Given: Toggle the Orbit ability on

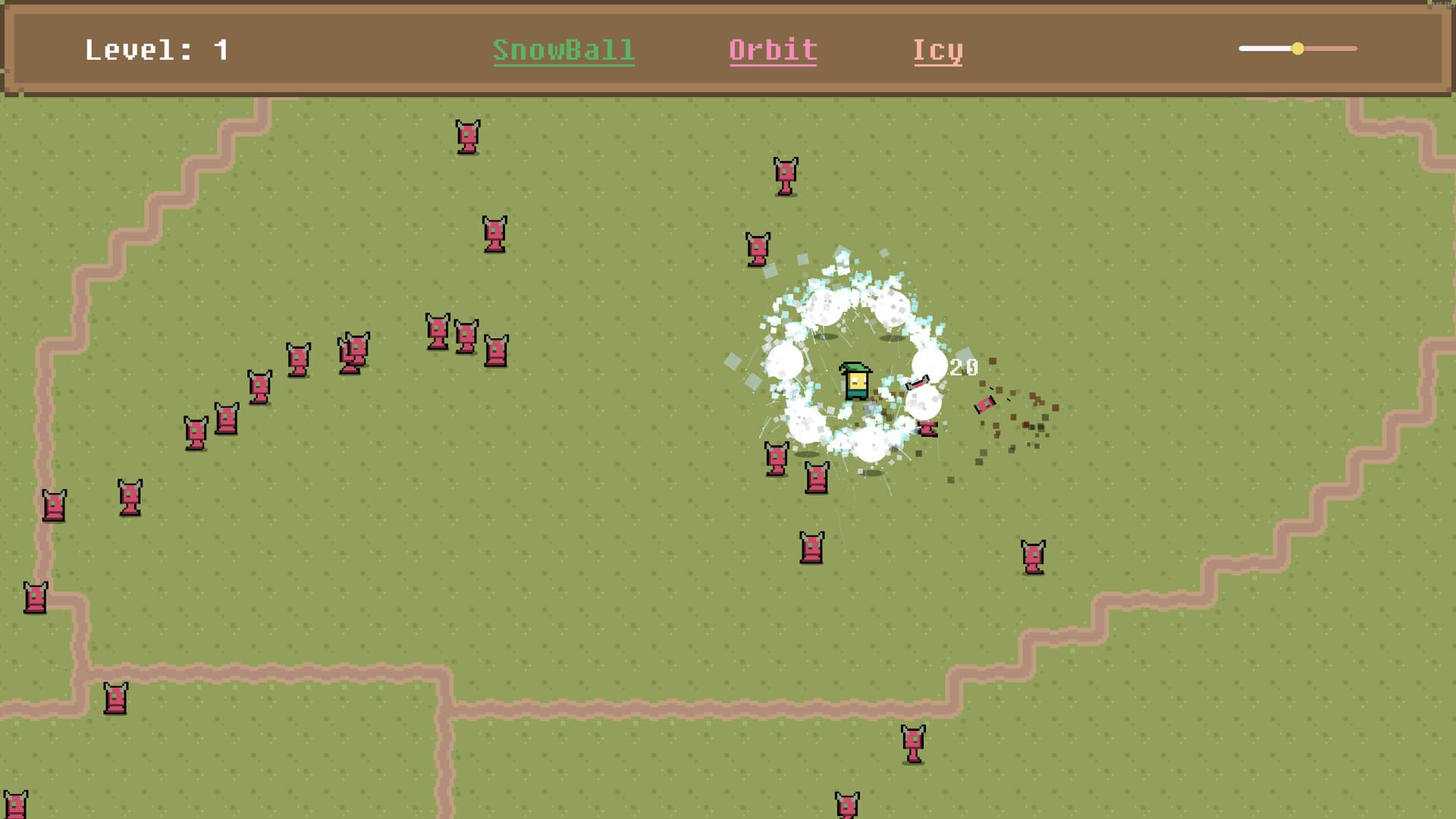Looking at the screenshot, I should pos(773,51).
